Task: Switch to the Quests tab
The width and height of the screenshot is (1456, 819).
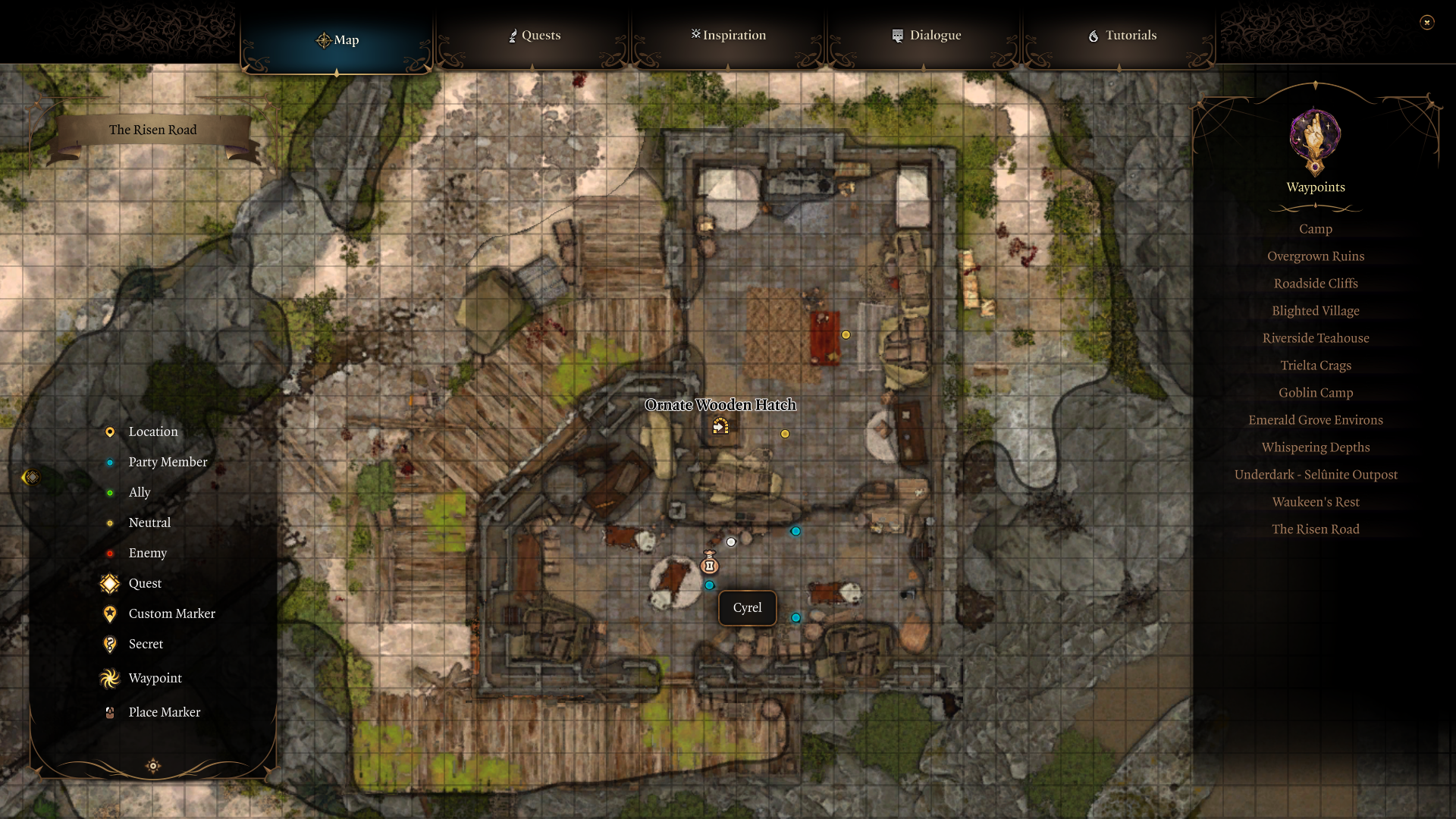Action: click(535, 36)
